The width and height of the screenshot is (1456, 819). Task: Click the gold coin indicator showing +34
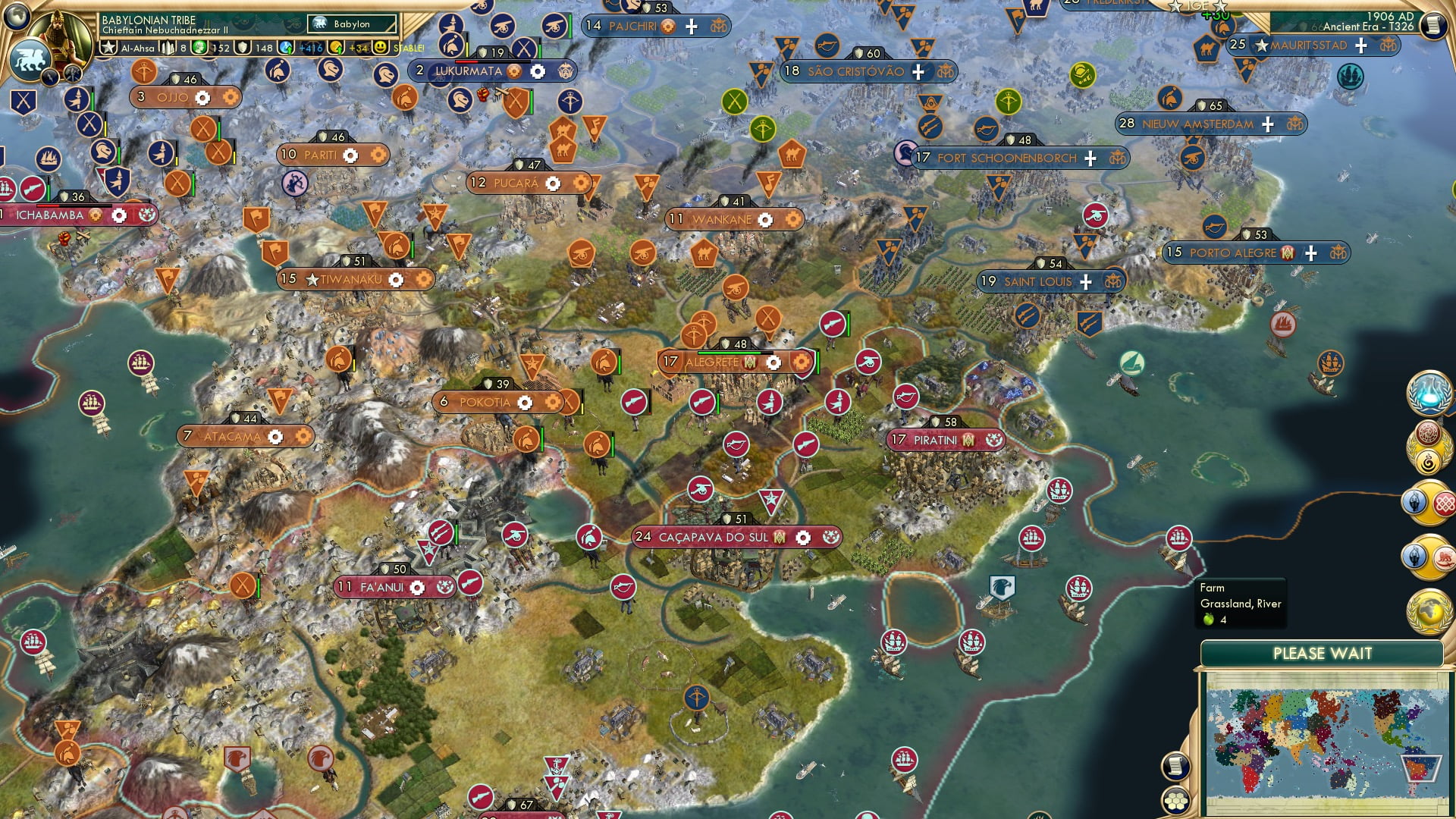coord(336,47)
